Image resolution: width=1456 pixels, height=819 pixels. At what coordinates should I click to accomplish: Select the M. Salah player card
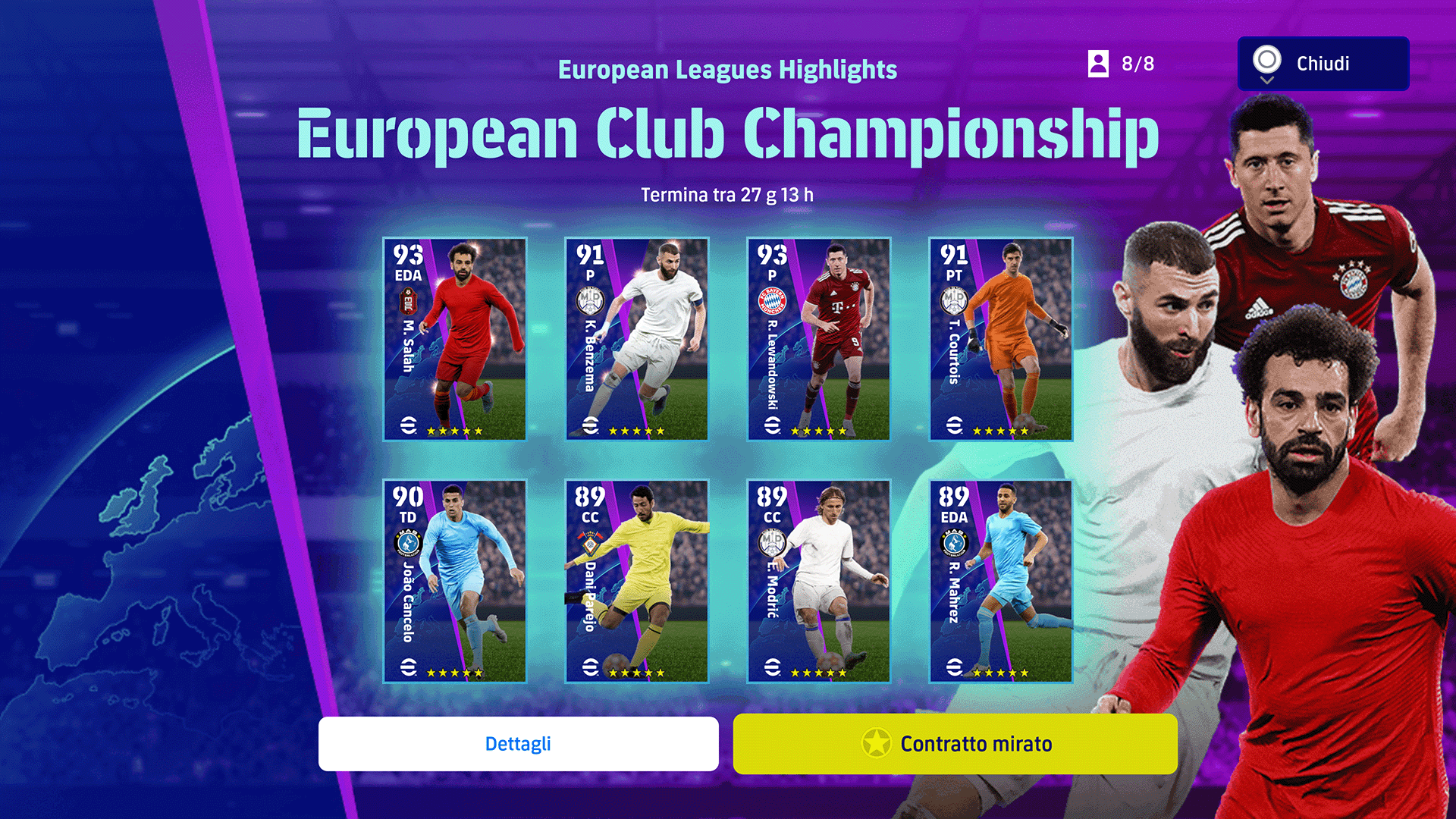coord(455,339)
